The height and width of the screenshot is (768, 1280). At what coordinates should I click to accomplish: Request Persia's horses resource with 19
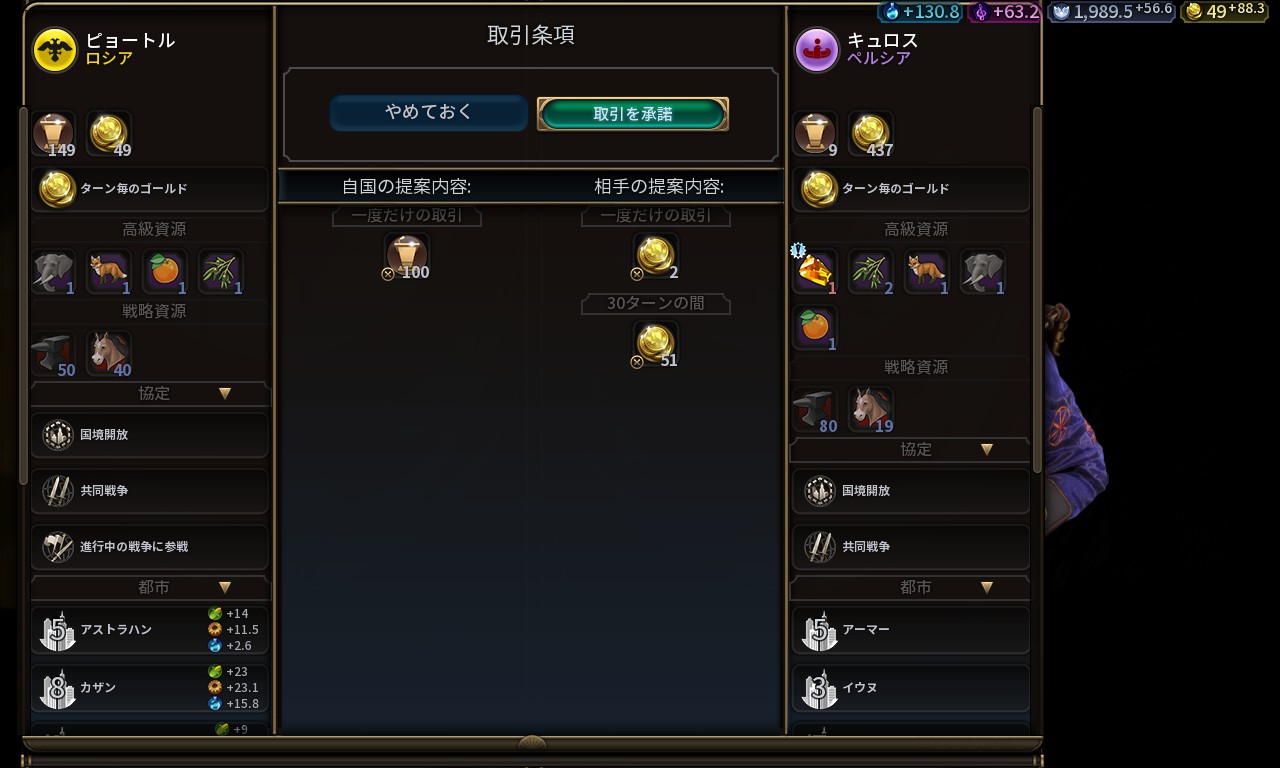coord(871,410)
